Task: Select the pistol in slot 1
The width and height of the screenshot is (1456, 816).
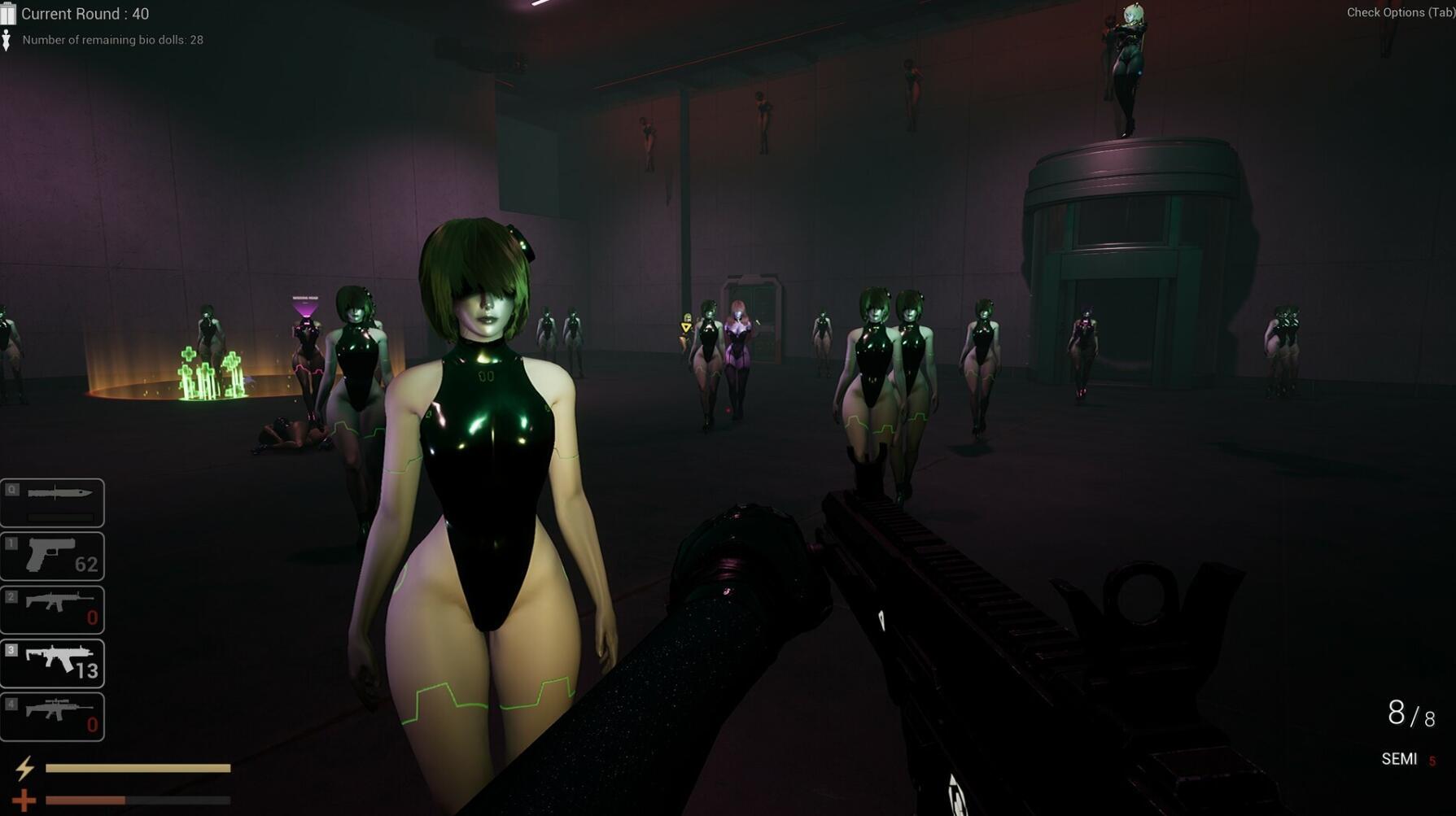Action: pyautogui.click(x=52, y=556)
